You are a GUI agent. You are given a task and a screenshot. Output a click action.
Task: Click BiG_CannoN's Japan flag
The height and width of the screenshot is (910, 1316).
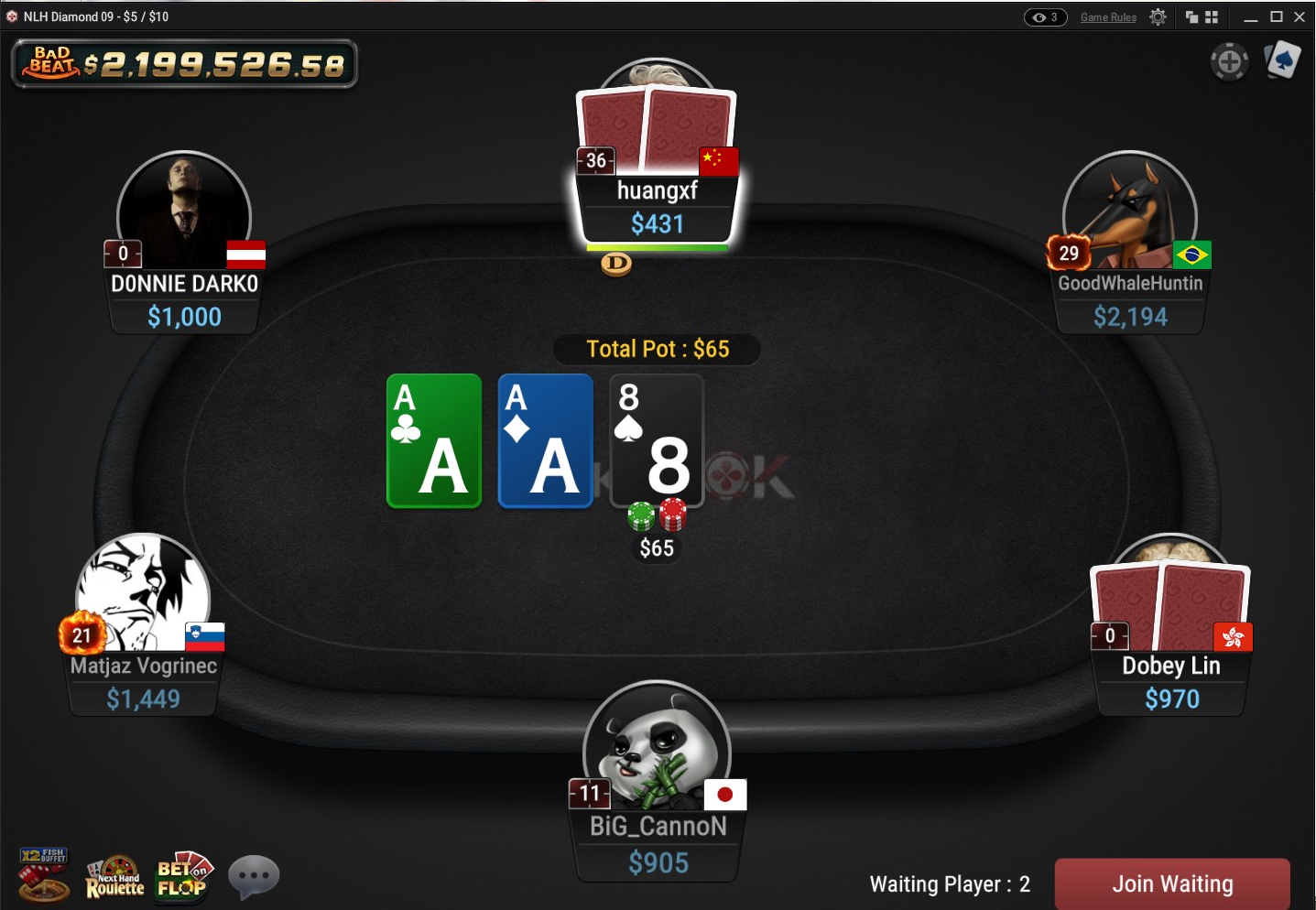723,795
